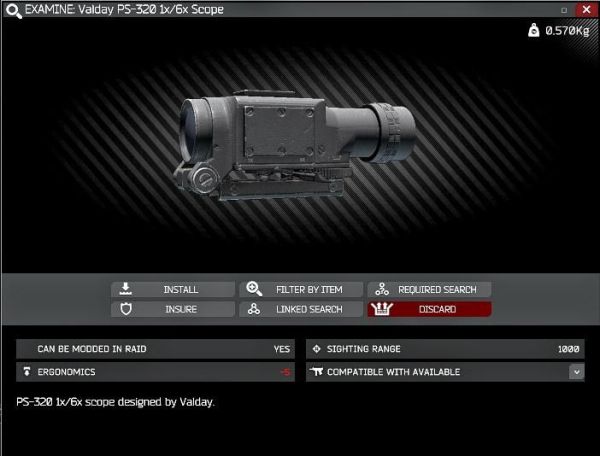Expand the Compatible With Available dropdown
The image size is (600, 456).
(576, 372)
